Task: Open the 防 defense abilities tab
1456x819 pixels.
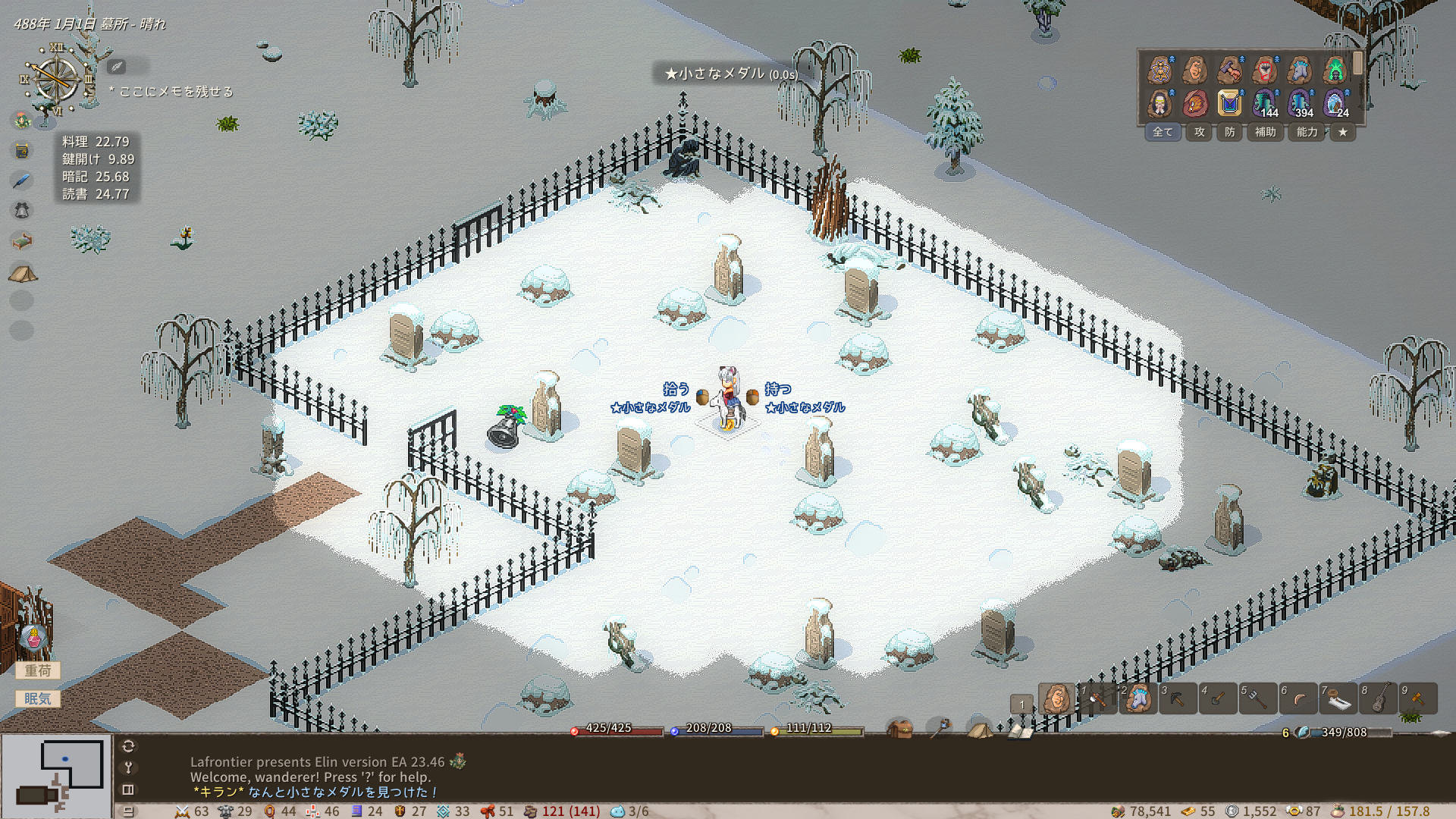Action: point(1230,132)
